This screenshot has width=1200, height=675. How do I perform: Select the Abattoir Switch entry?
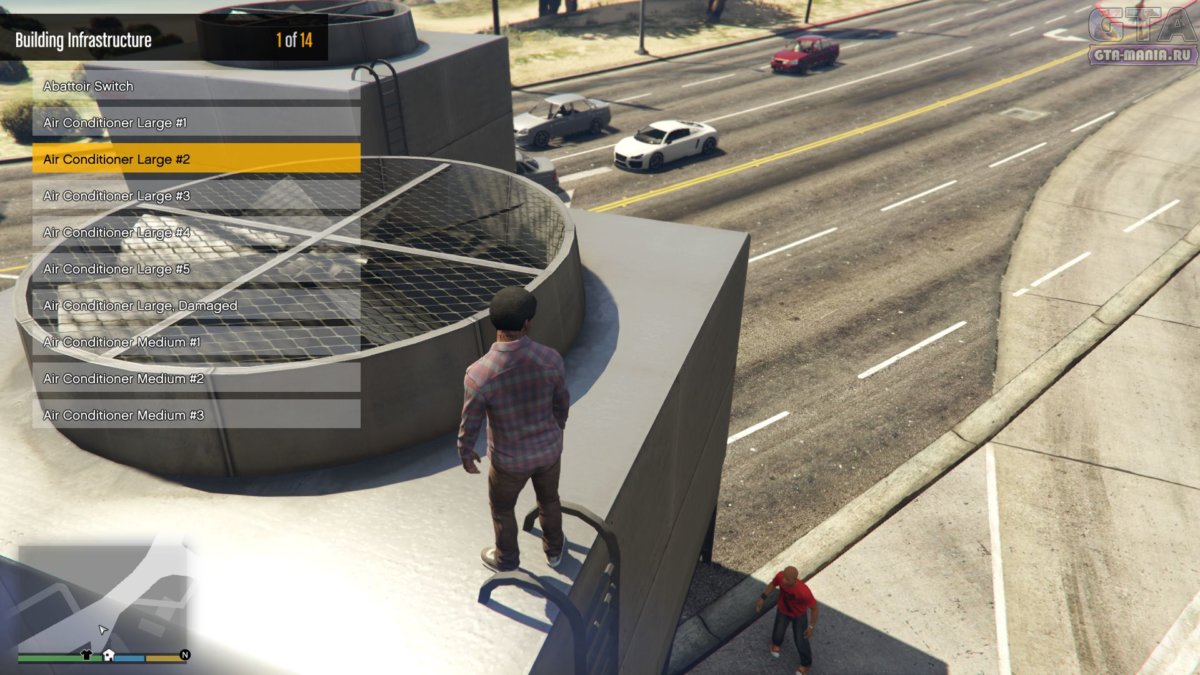pos(196,86)
